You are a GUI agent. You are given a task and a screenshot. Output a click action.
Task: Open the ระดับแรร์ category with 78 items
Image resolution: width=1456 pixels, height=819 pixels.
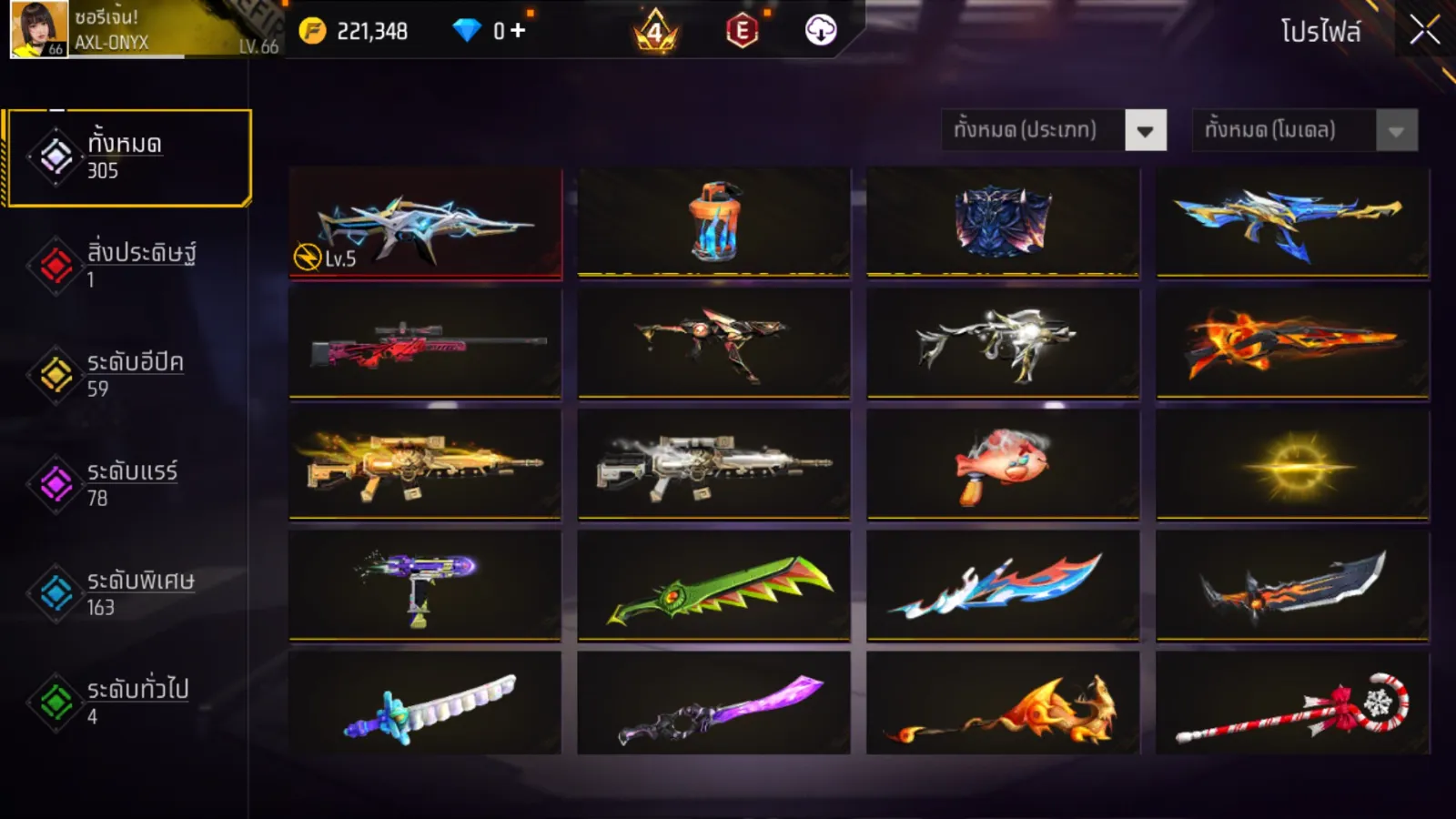tap(127, 484)
